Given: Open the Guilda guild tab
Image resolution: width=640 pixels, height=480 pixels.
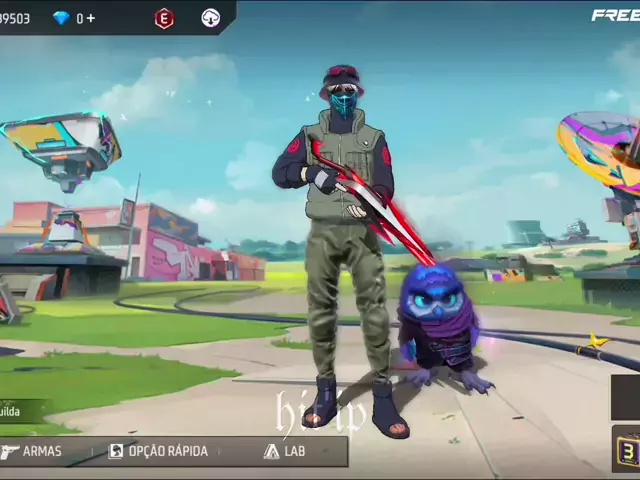Looking at the screenshot, I should click(20, 411).
